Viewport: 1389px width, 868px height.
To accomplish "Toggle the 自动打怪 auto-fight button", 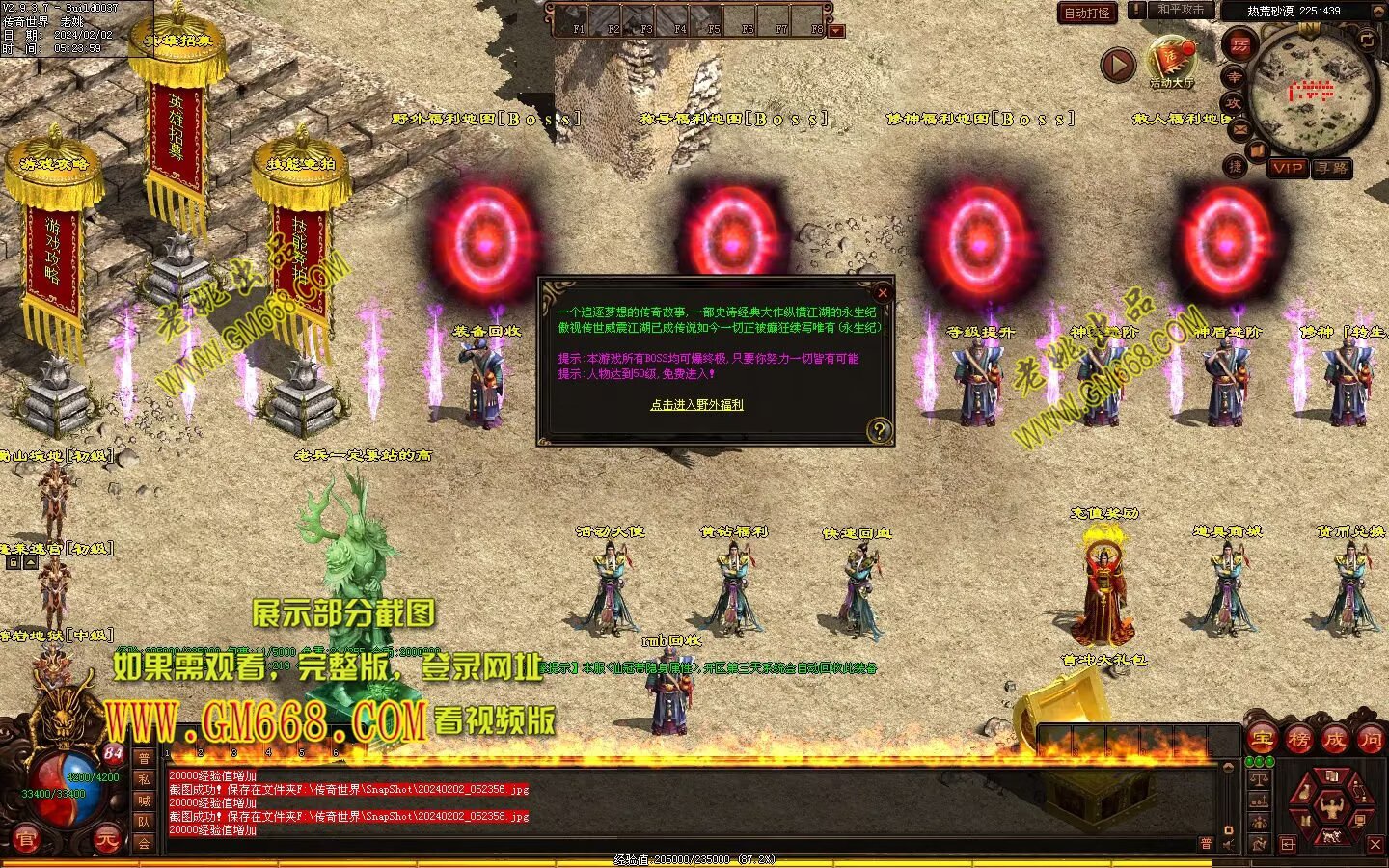I will coord(1087,13).
